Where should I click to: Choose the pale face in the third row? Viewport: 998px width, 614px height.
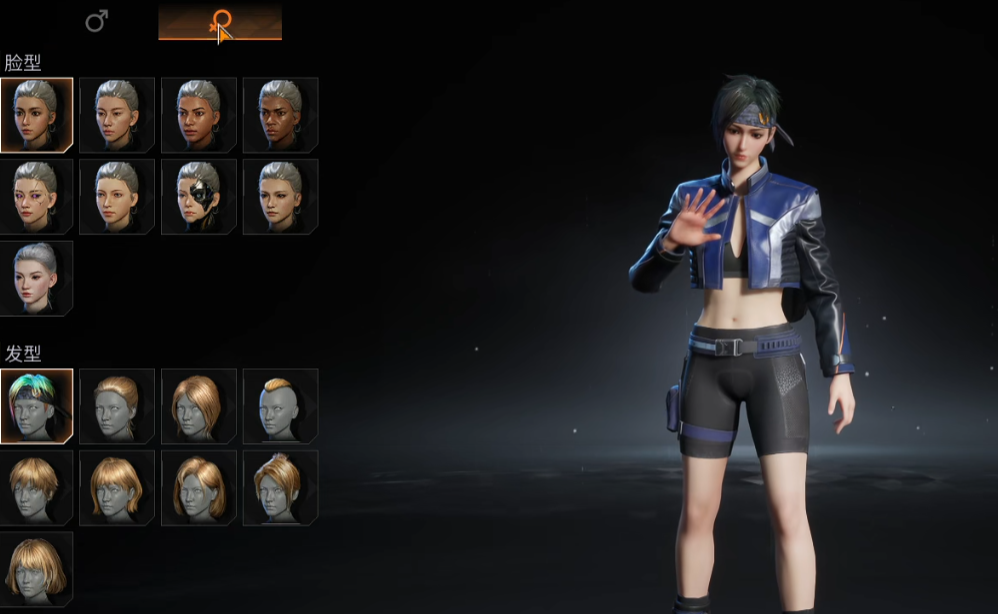pyautogui.click(x=36, y=277)
